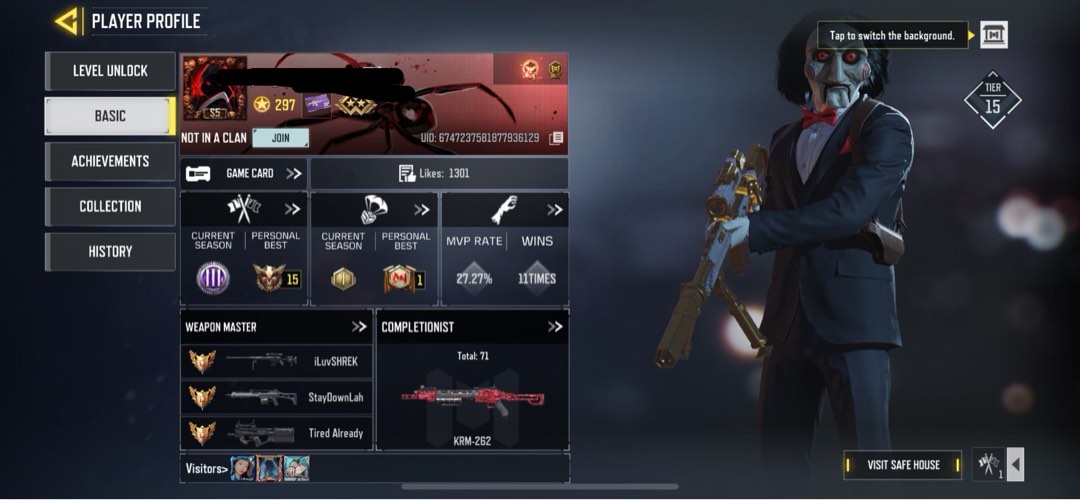Switch to the Achievements tab

tap(110, 161)
